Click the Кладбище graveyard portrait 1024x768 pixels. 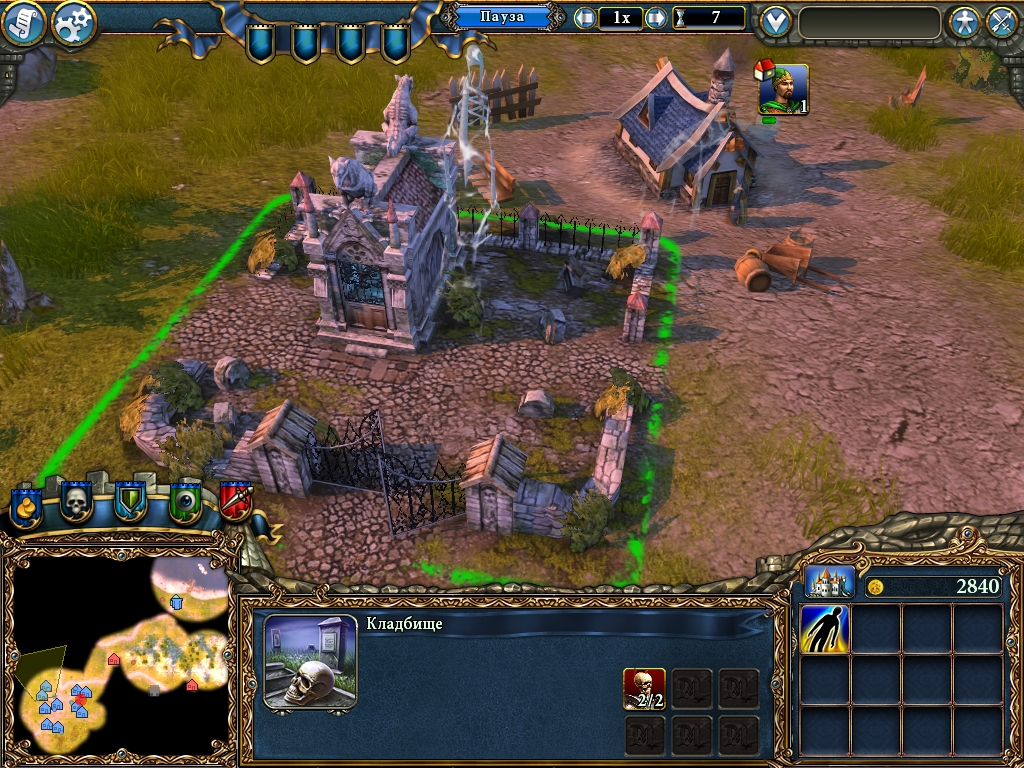[x=310, y=662]
